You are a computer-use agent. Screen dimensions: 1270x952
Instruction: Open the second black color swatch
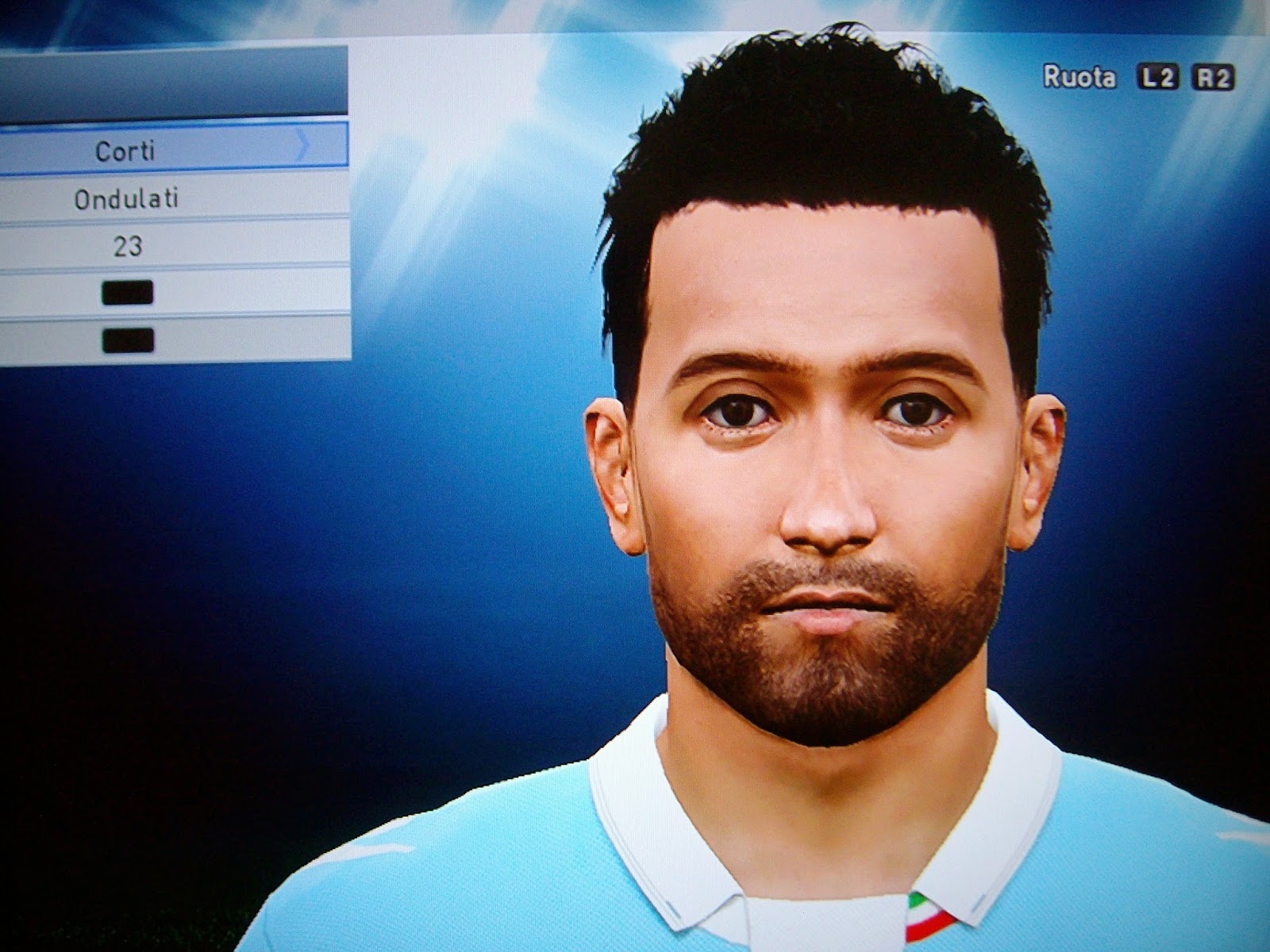coord(127,340)
